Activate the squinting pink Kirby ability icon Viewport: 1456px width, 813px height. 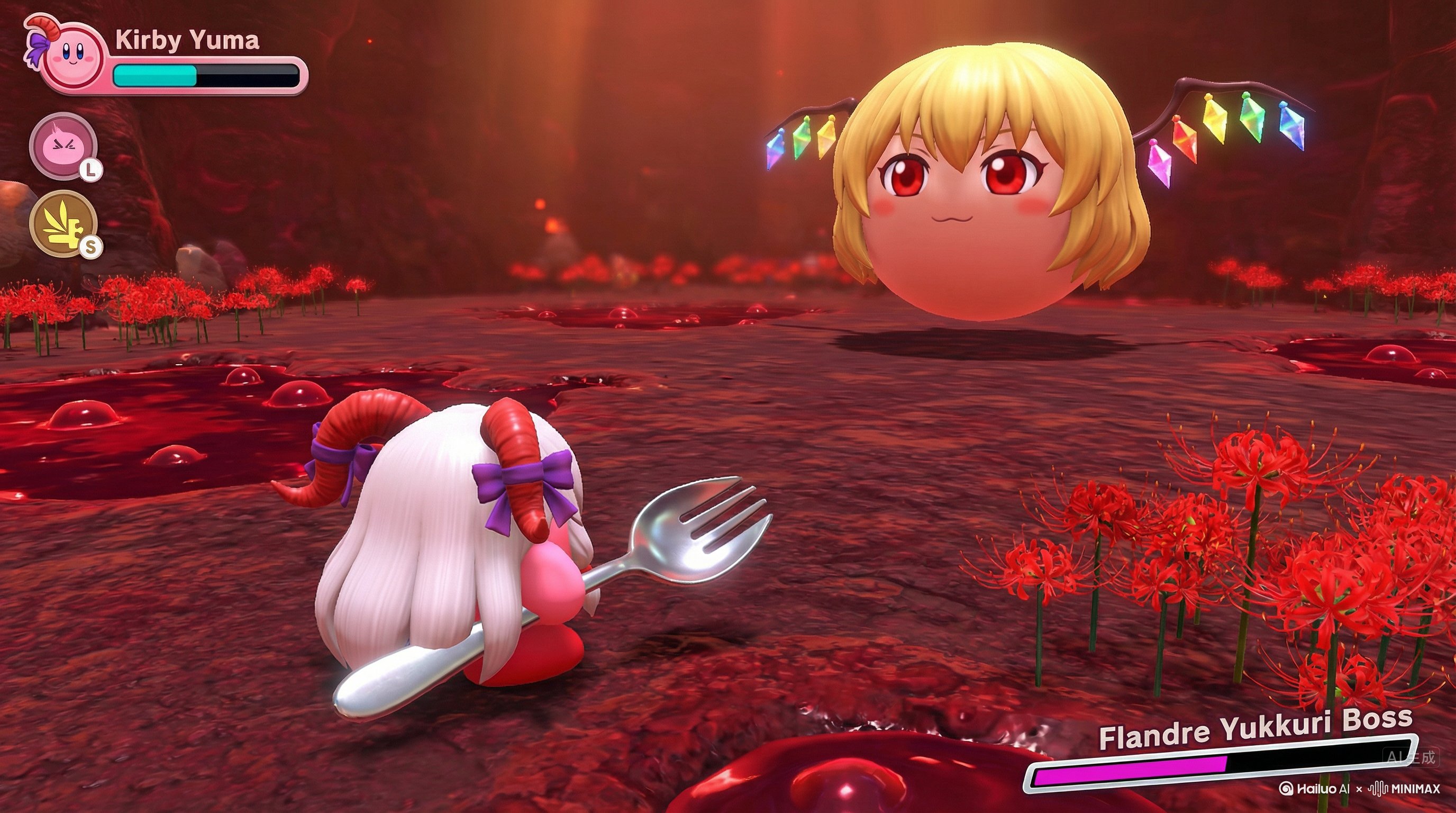click(63, 146)
